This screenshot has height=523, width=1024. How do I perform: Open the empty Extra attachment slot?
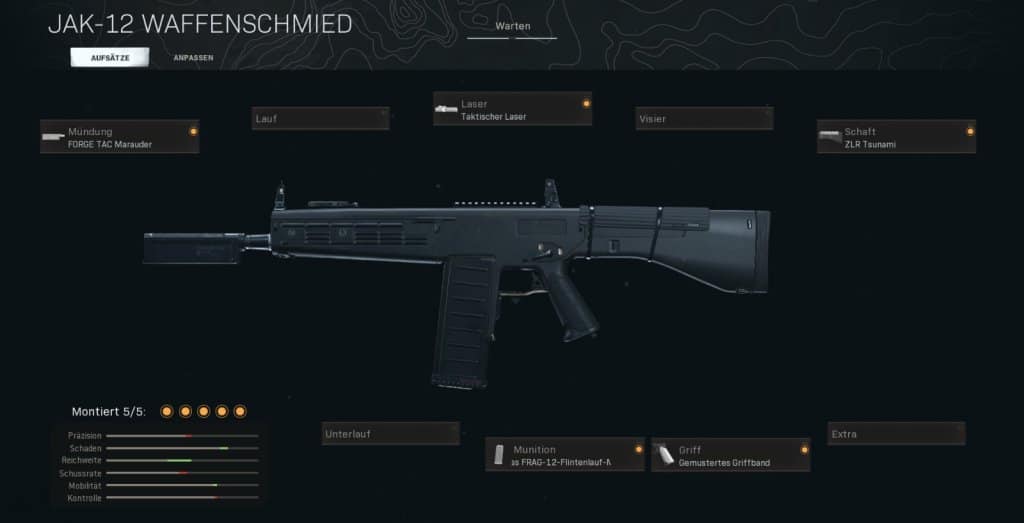(x=896, y=433)
